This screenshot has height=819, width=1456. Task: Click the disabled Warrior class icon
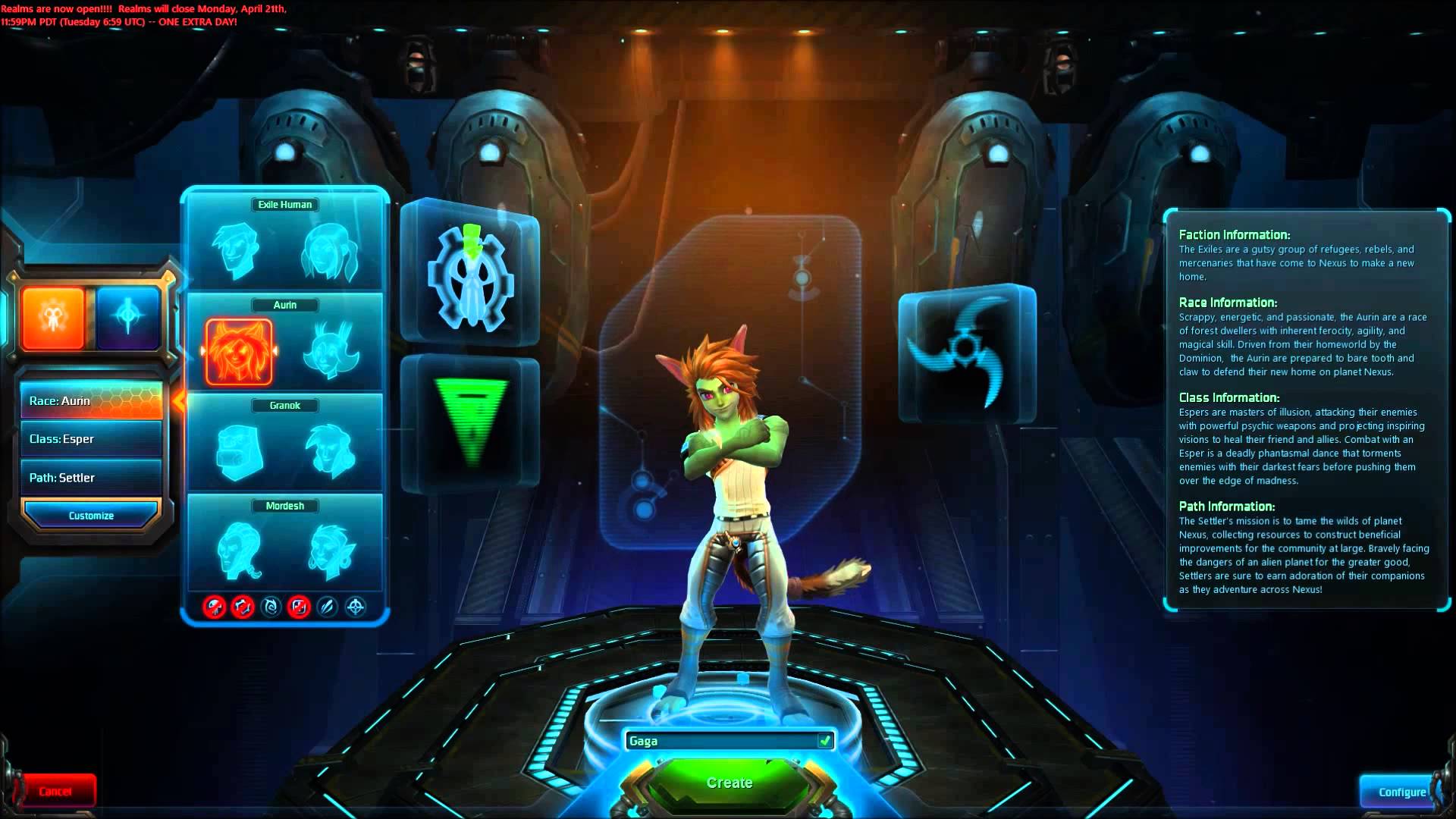pos(215,607)
